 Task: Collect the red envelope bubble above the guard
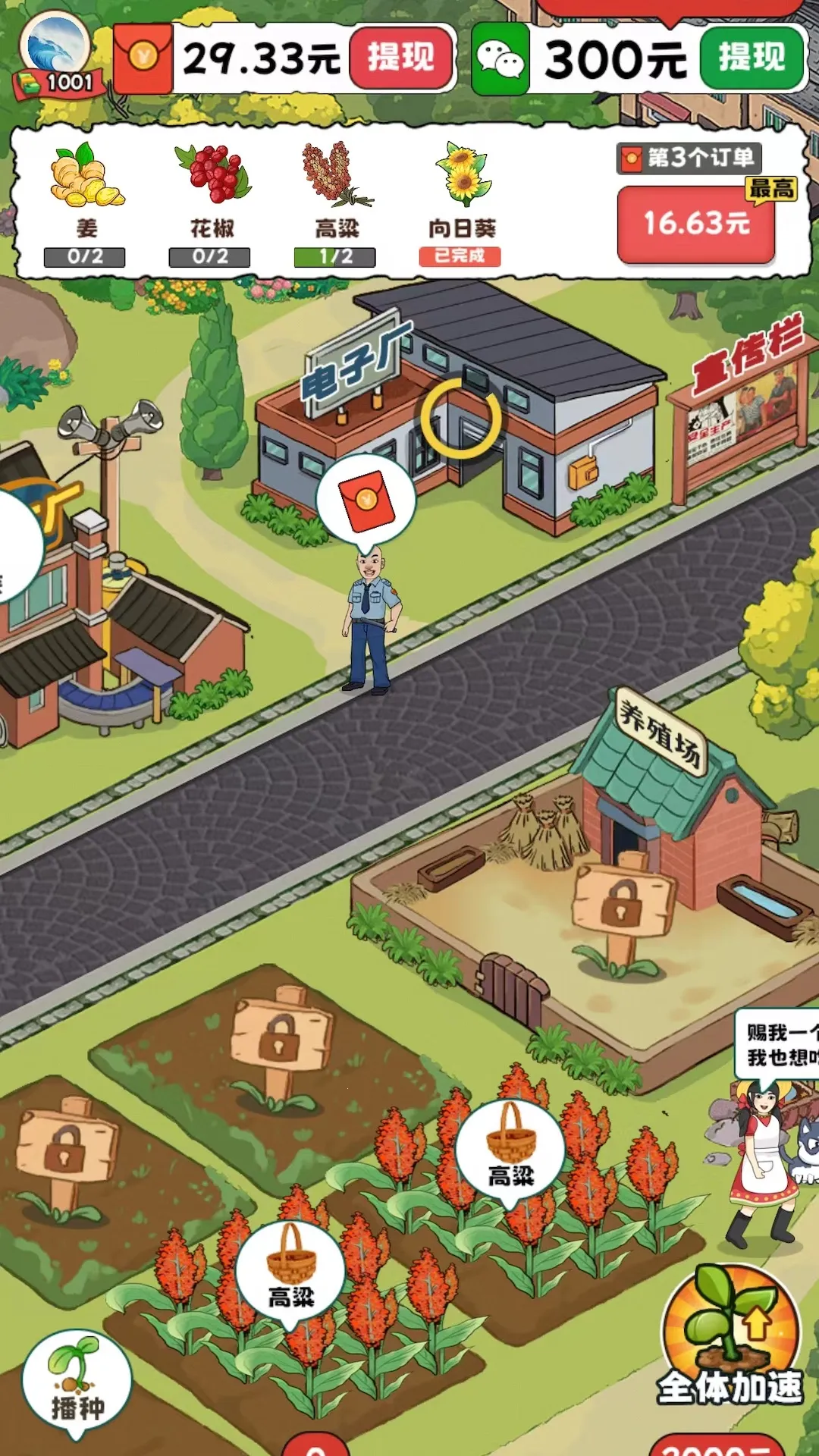[366, 501]
